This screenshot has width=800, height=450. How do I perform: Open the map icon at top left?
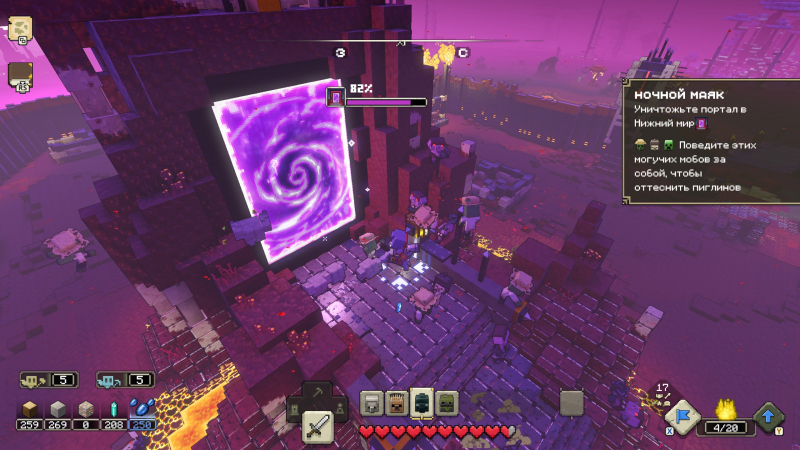click(20, 29)
